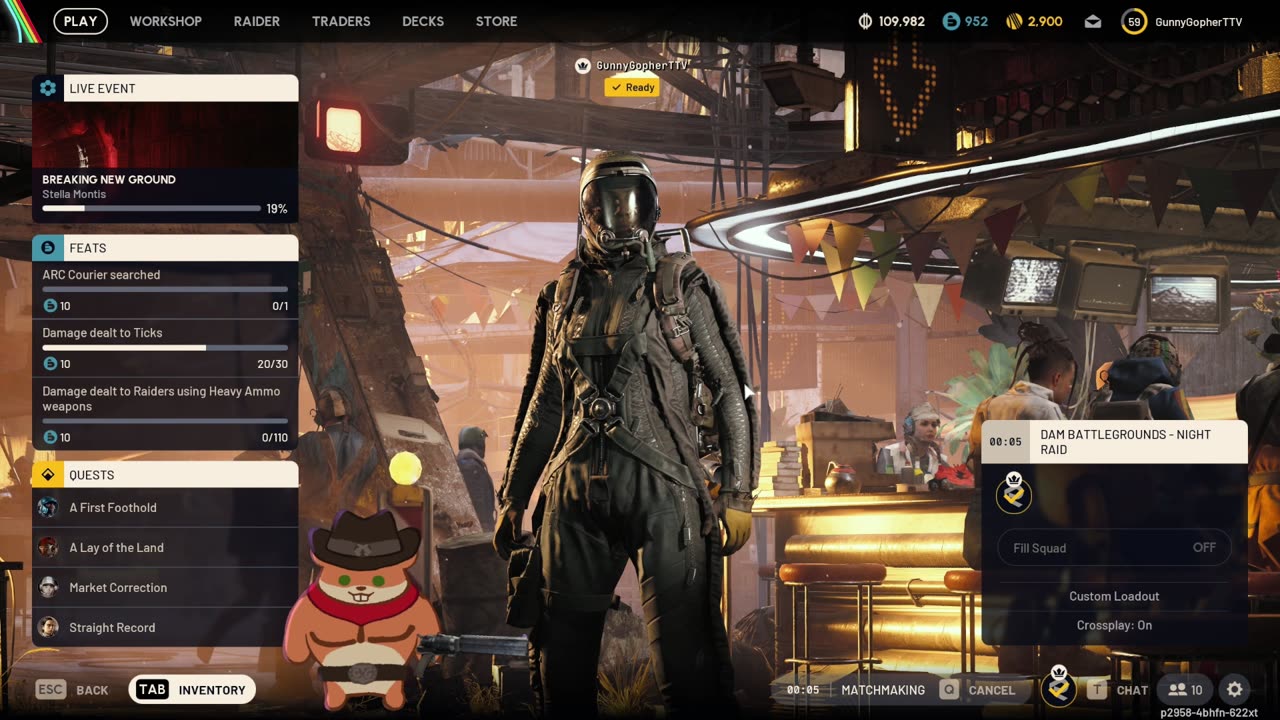Screen dimensions: 1280x720
Task: Toggle the Crossplay setting
Action: 1114,625
